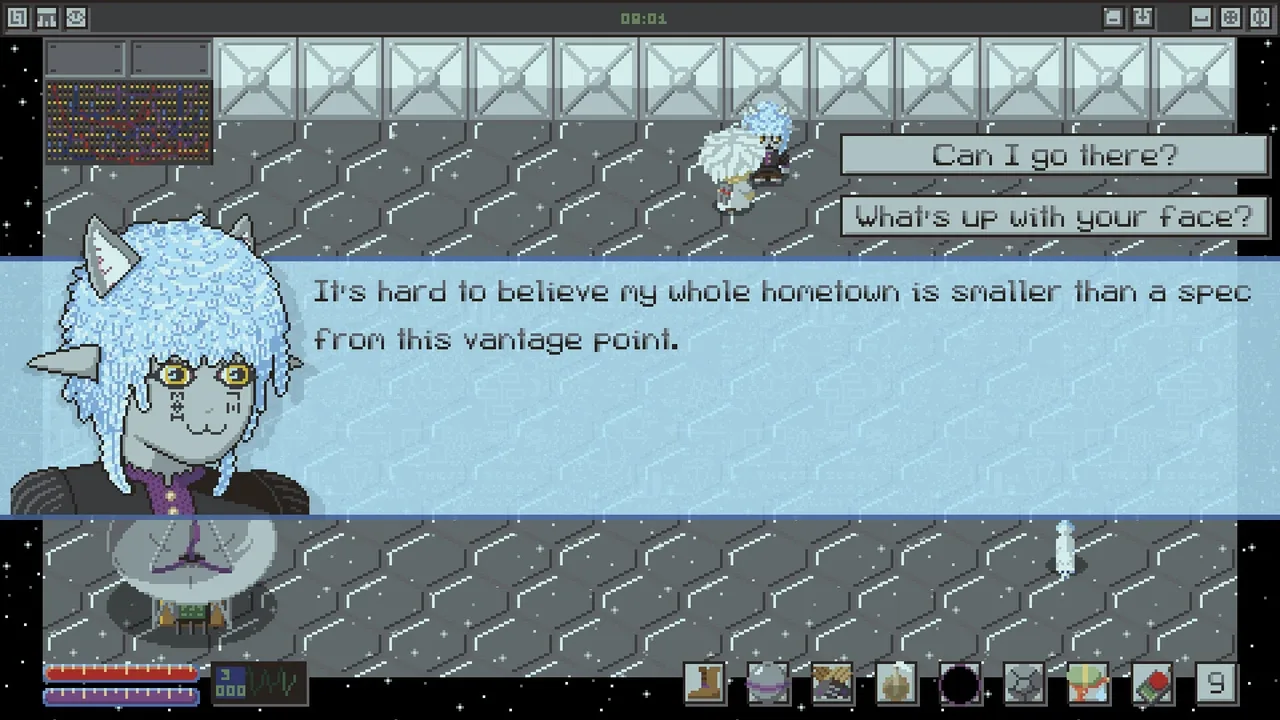Select the ringed planet hotbar slot

768,684
